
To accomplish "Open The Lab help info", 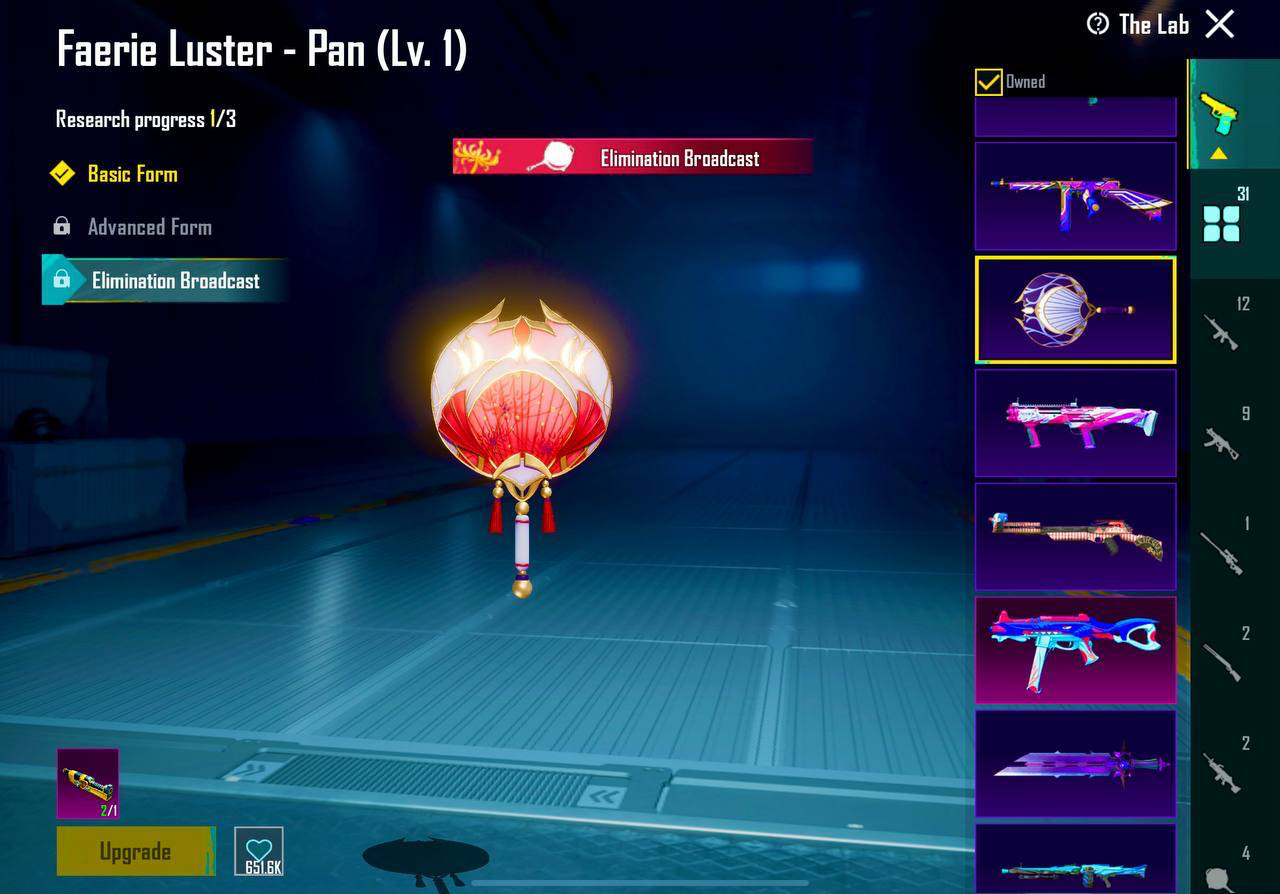I will pyautogui.click(x=1098, y=24).
